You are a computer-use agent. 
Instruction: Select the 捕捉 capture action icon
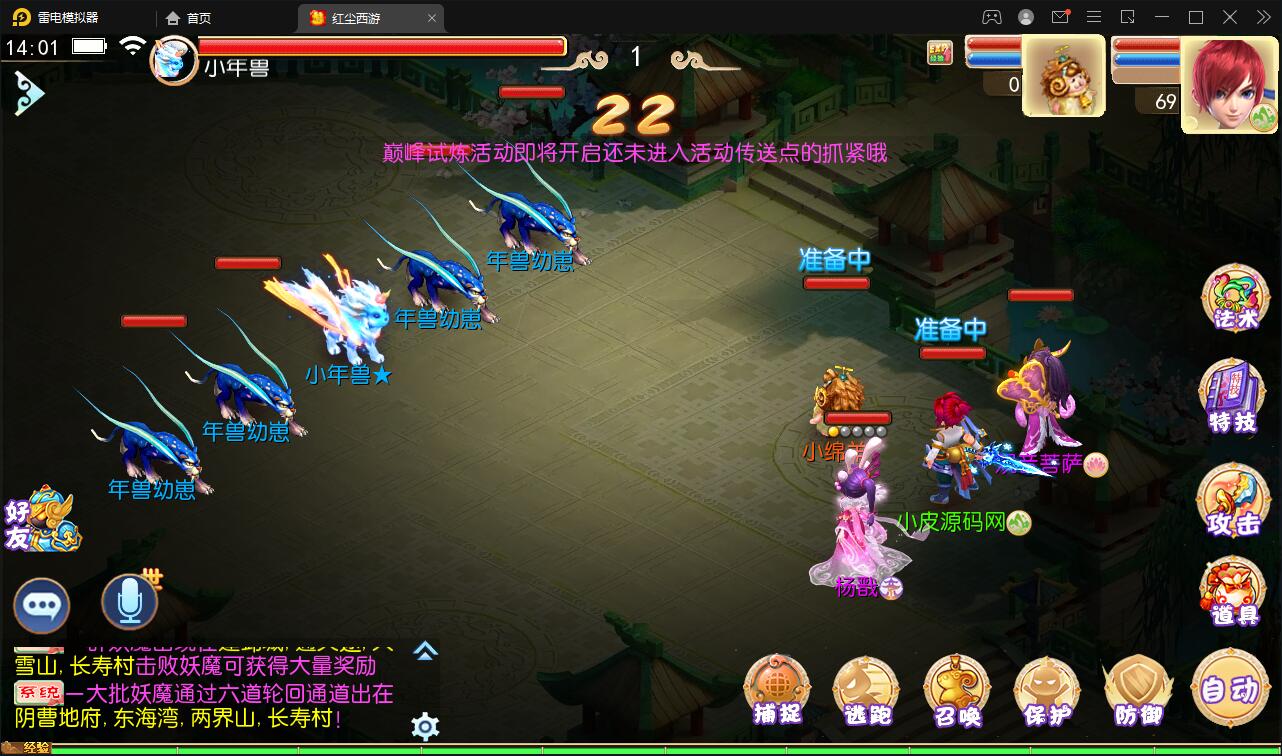click(x=776, y=690)
